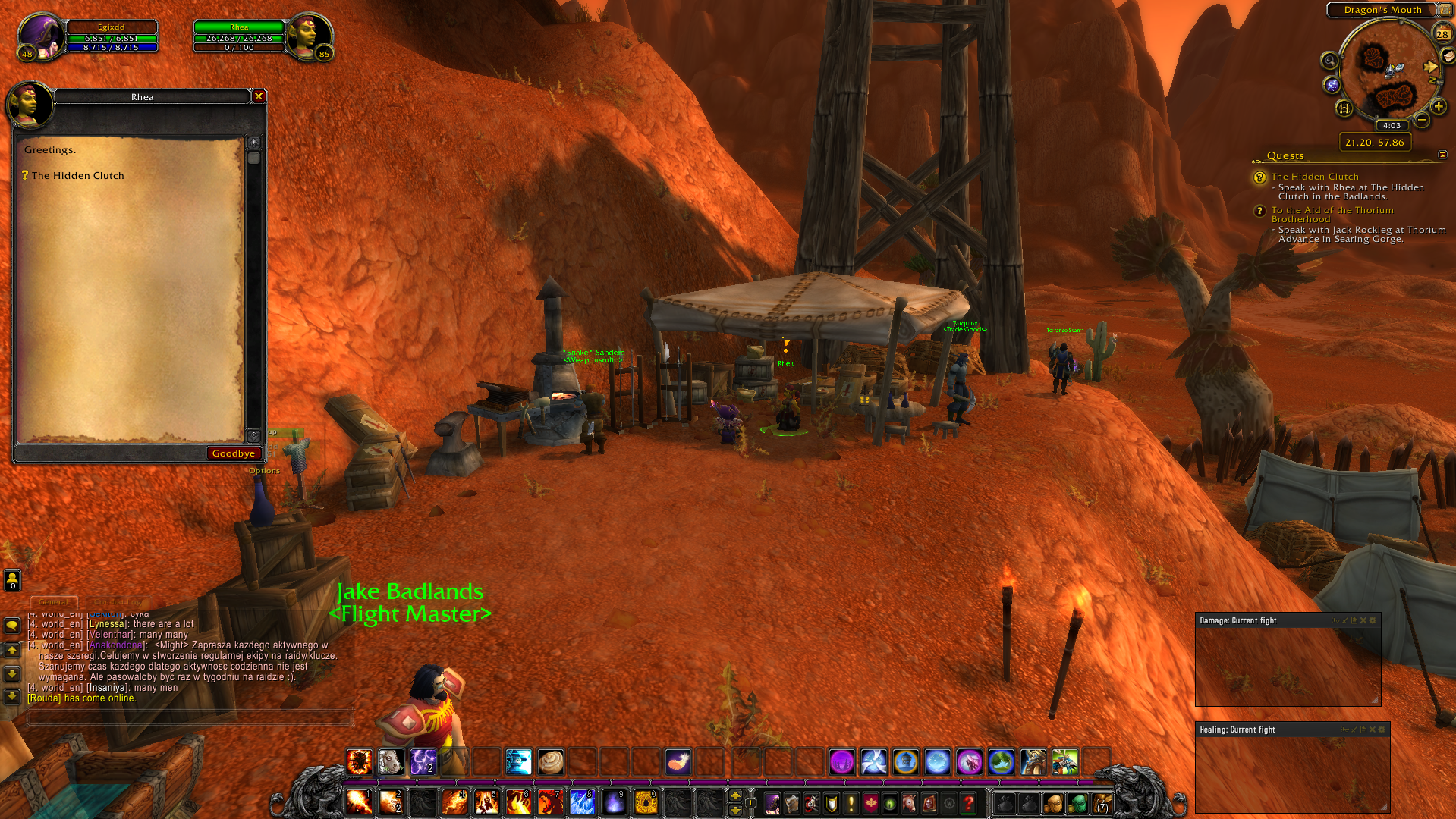Image resolution: width=1456 pixels, height=819 pixels.
Task: Cast the blue ice shards spell
Action: coord(582,802)
